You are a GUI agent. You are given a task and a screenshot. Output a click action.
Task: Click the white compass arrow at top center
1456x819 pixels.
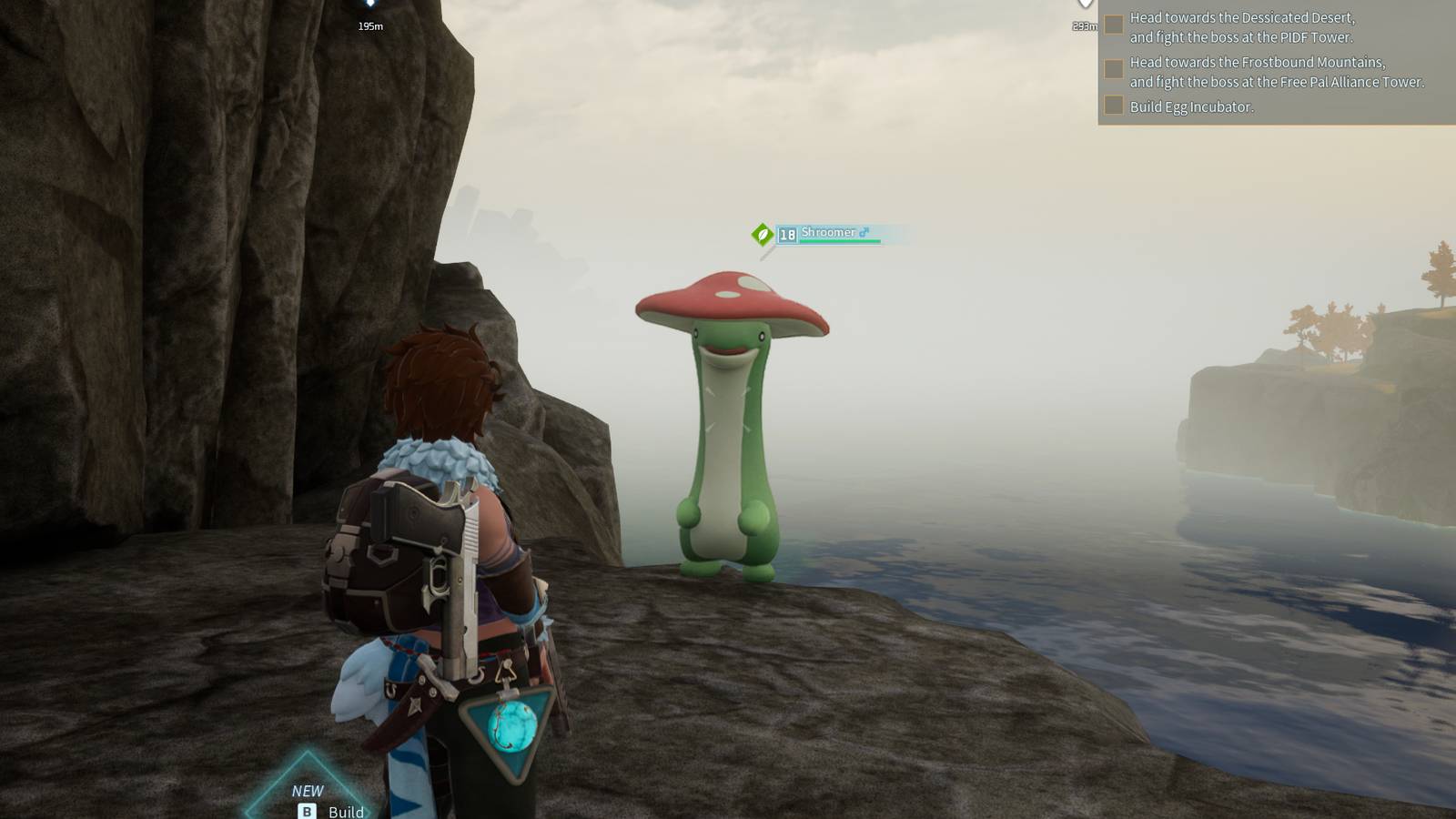(x=1084, y=5)
